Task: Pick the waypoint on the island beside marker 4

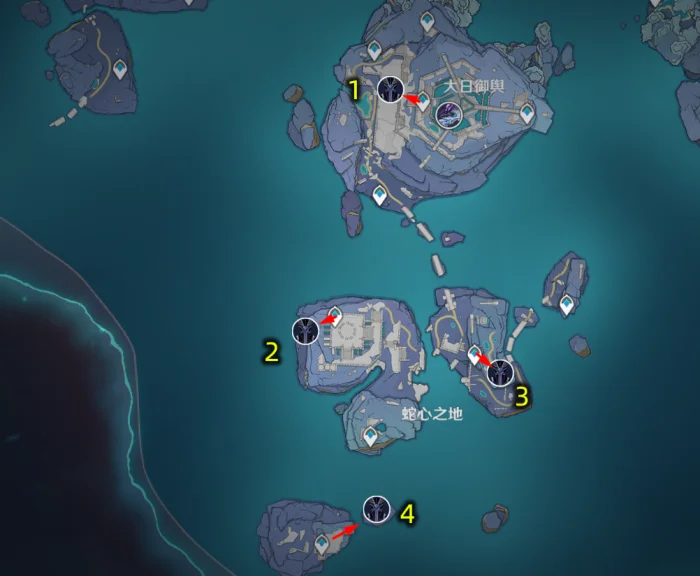Action: pyautogui.click(x=322, y=543)
